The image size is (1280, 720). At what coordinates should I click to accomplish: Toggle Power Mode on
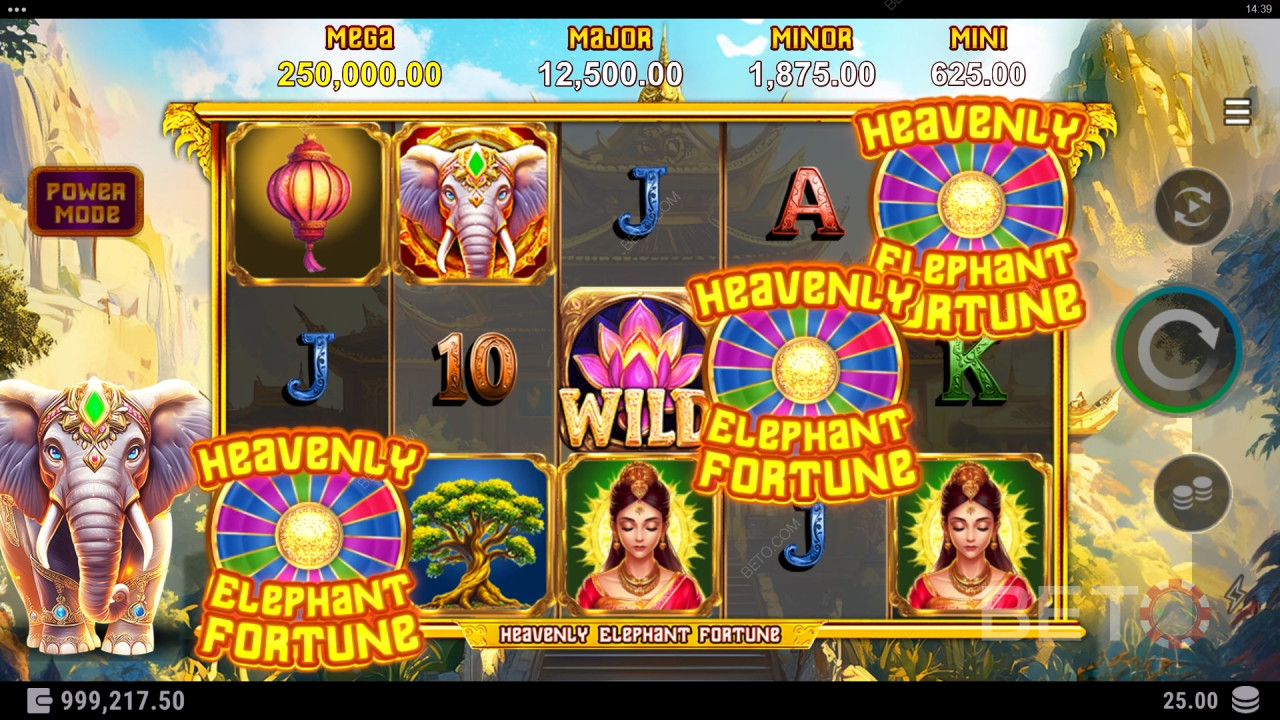coord(86,201)
